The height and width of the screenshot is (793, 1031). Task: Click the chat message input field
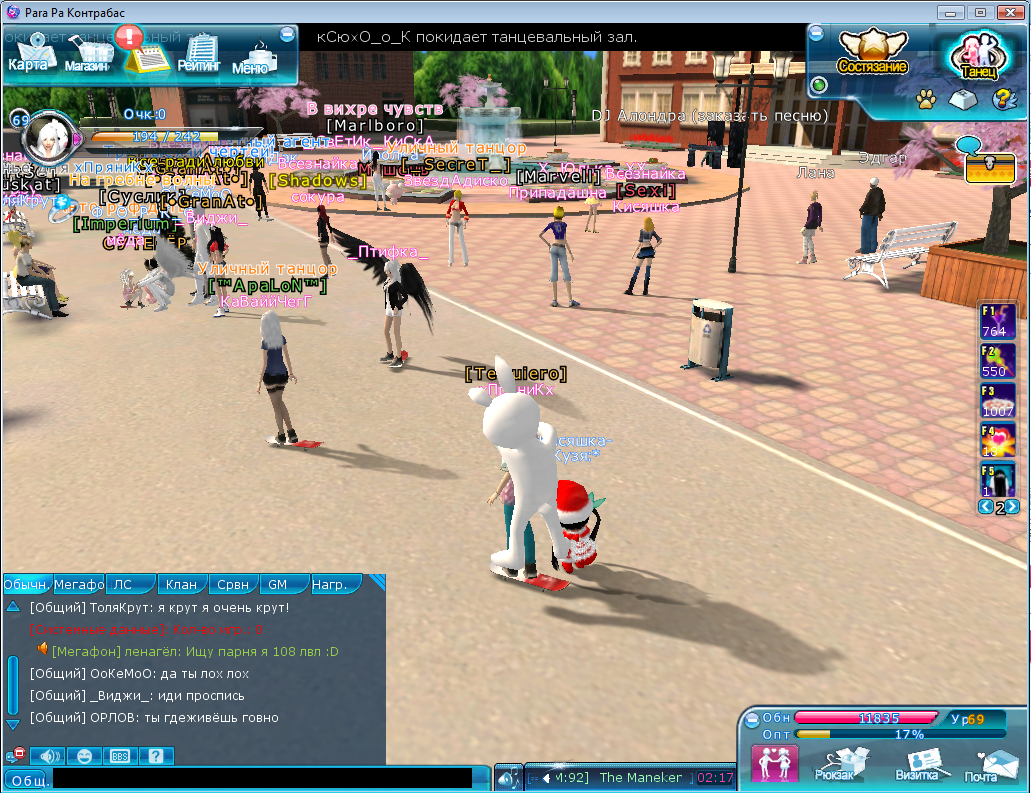point(262,778)
